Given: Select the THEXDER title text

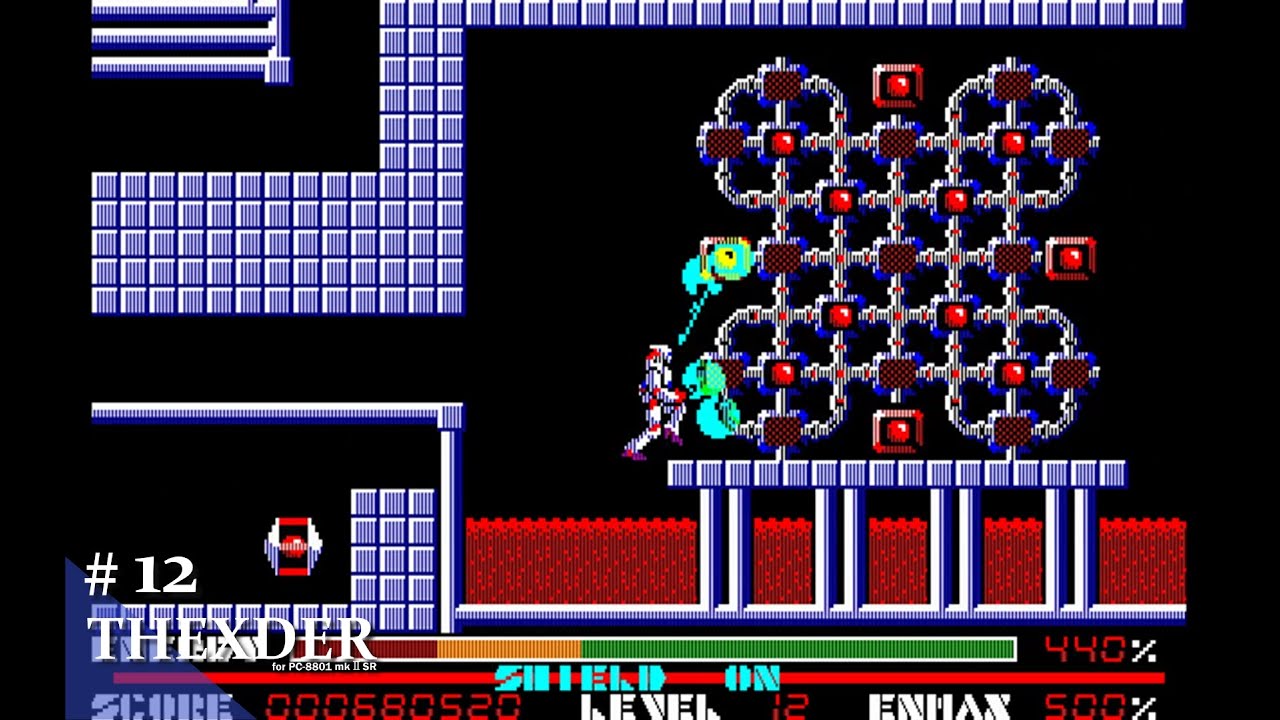Looking at the screenshot, I should tap(230, 640).
